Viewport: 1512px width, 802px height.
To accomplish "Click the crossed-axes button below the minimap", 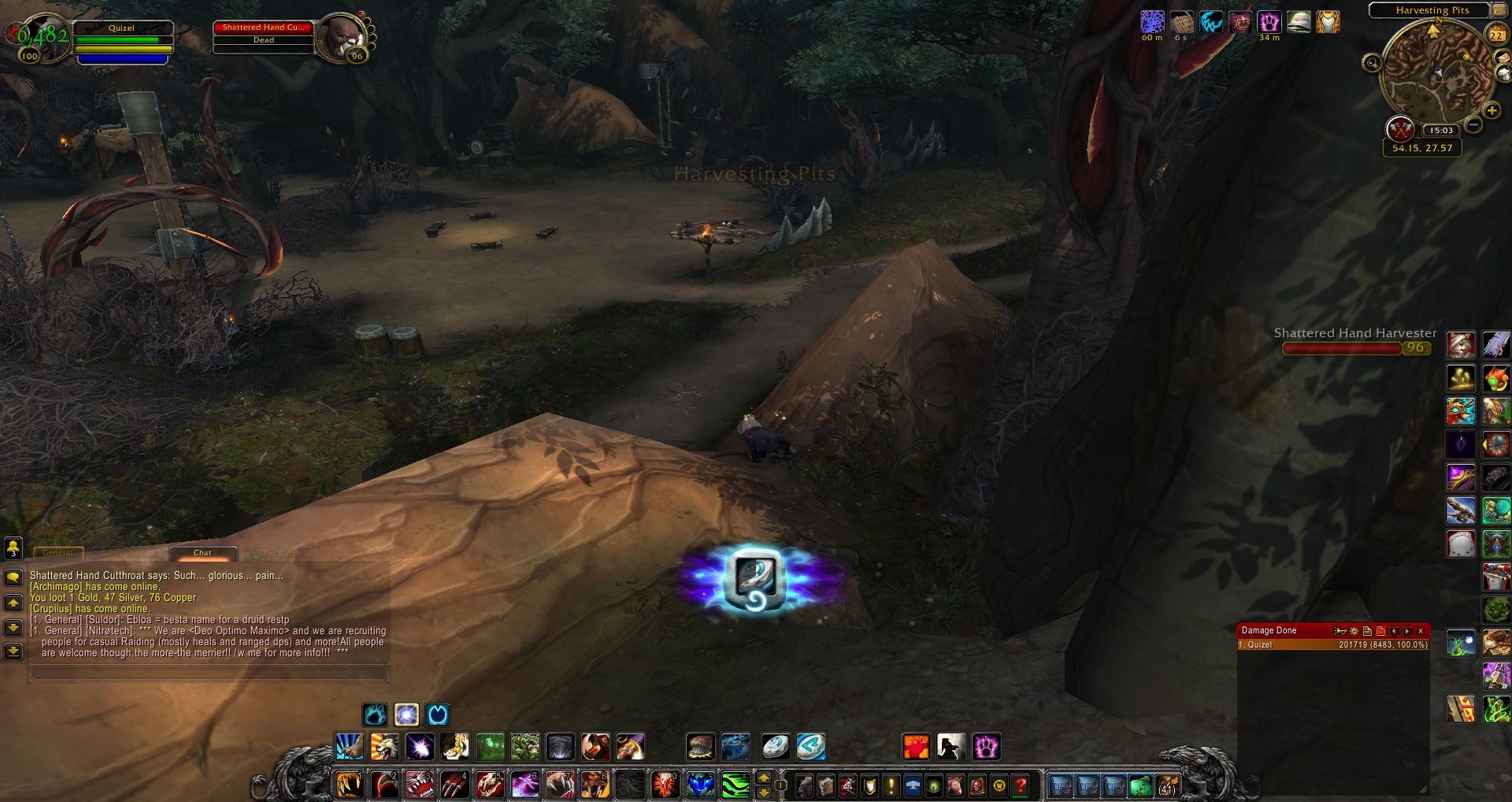I will (1399, 128).
